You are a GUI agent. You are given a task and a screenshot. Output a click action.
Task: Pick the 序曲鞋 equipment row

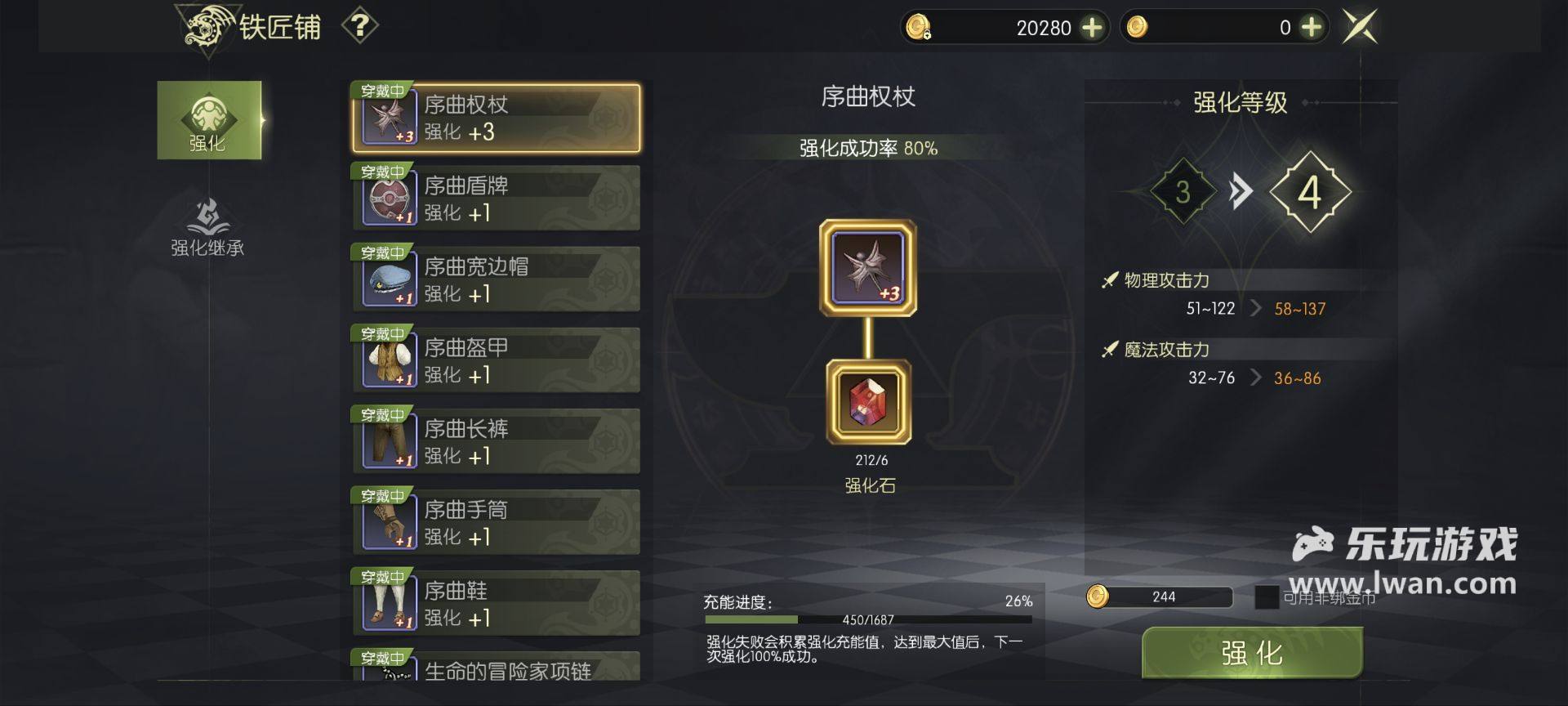pos(497,603)
